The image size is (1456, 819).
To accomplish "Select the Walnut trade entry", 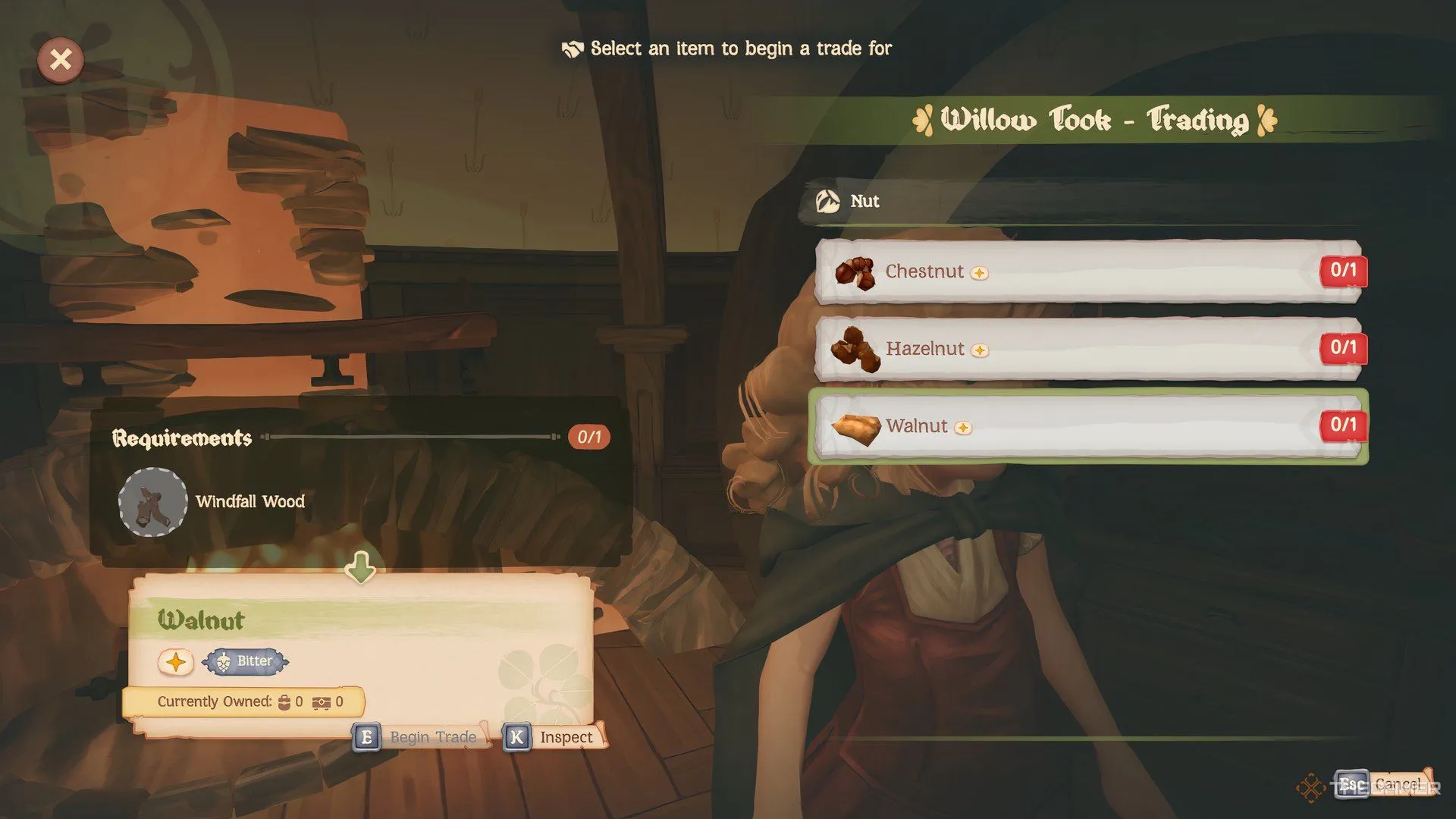I will click(1088, 426).
